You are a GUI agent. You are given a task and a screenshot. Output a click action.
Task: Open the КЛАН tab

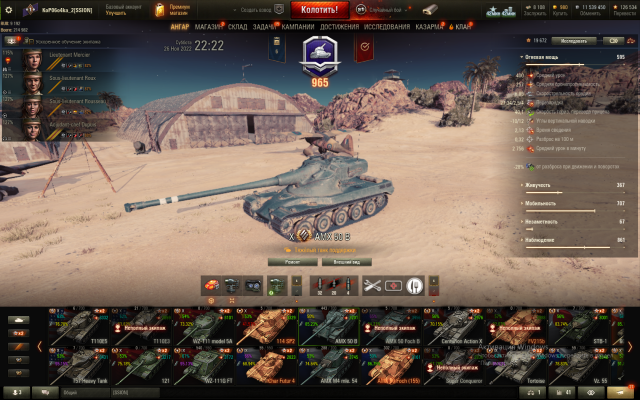coord(463,27)
